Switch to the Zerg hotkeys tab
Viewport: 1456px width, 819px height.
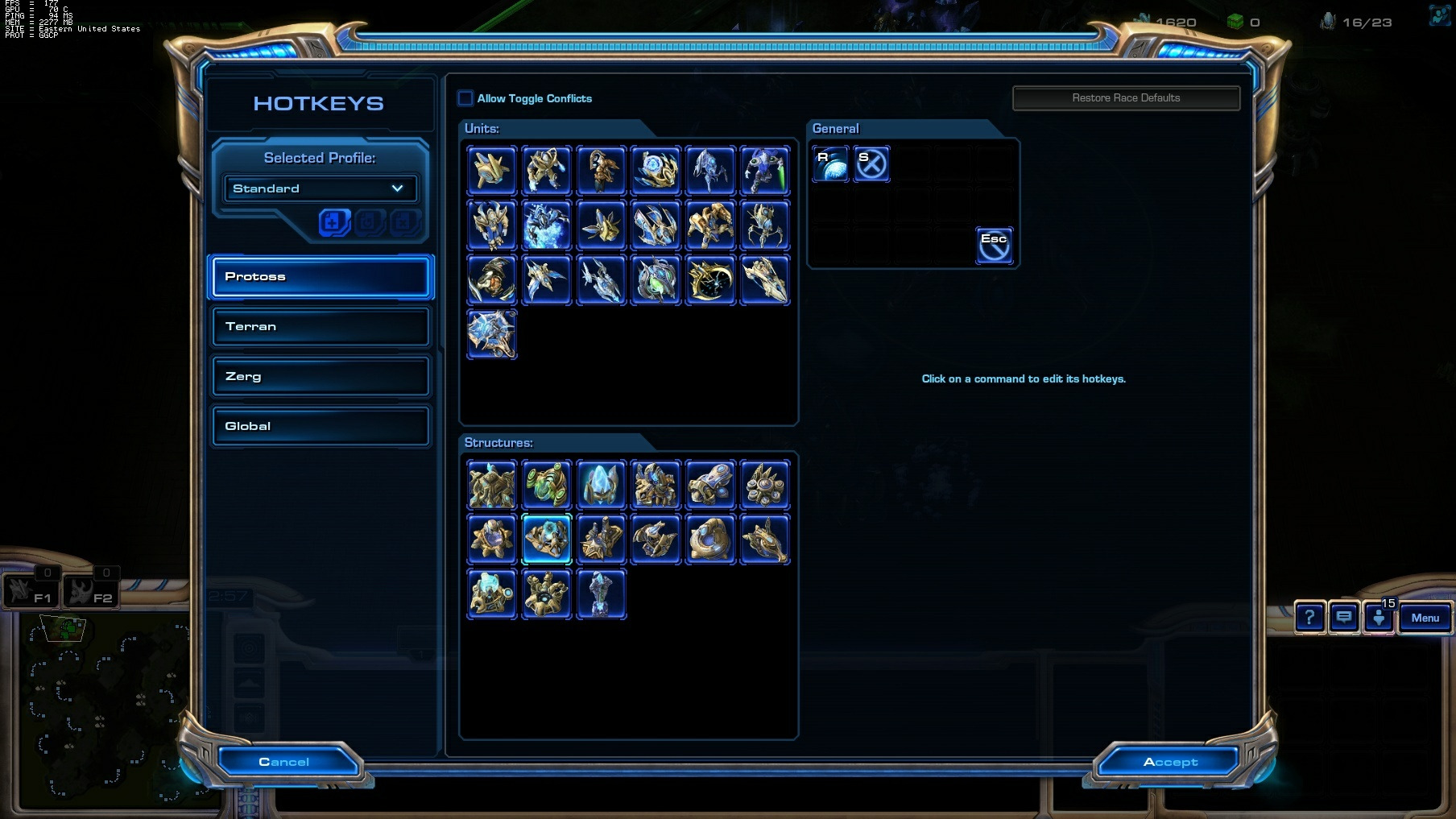pos(320,376)
